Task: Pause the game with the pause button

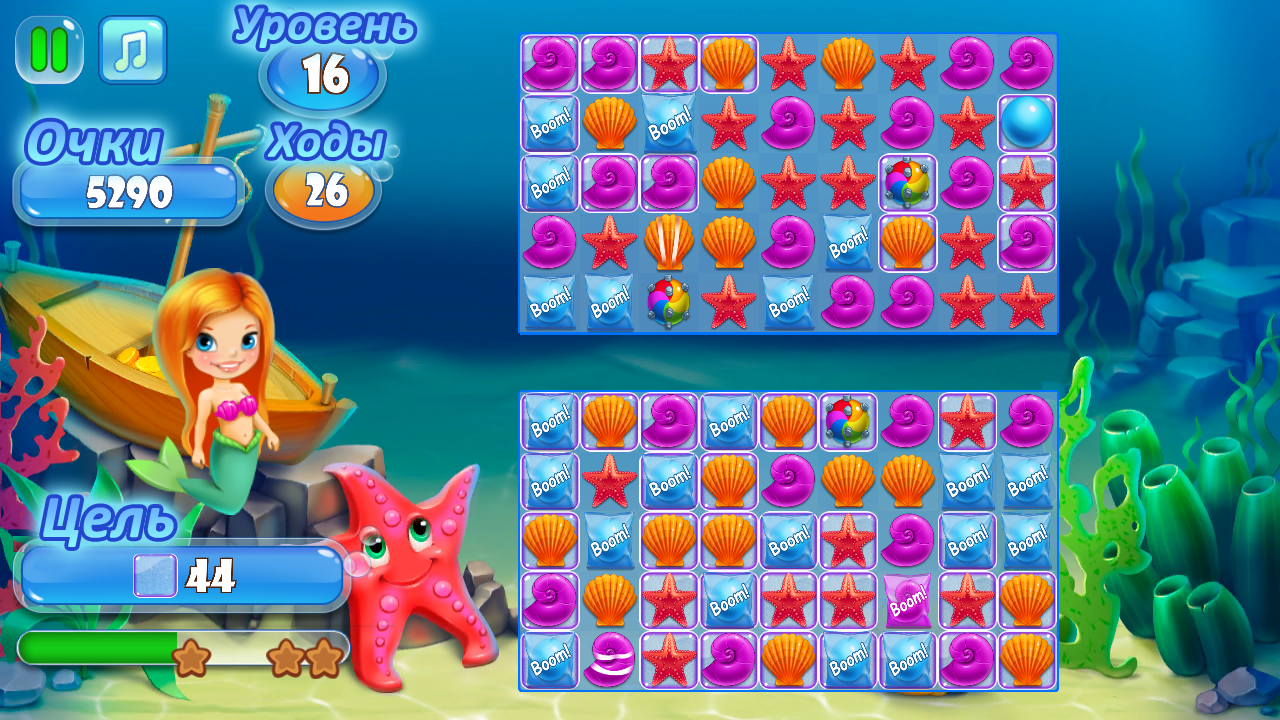Action: click(x=48, y=52)
